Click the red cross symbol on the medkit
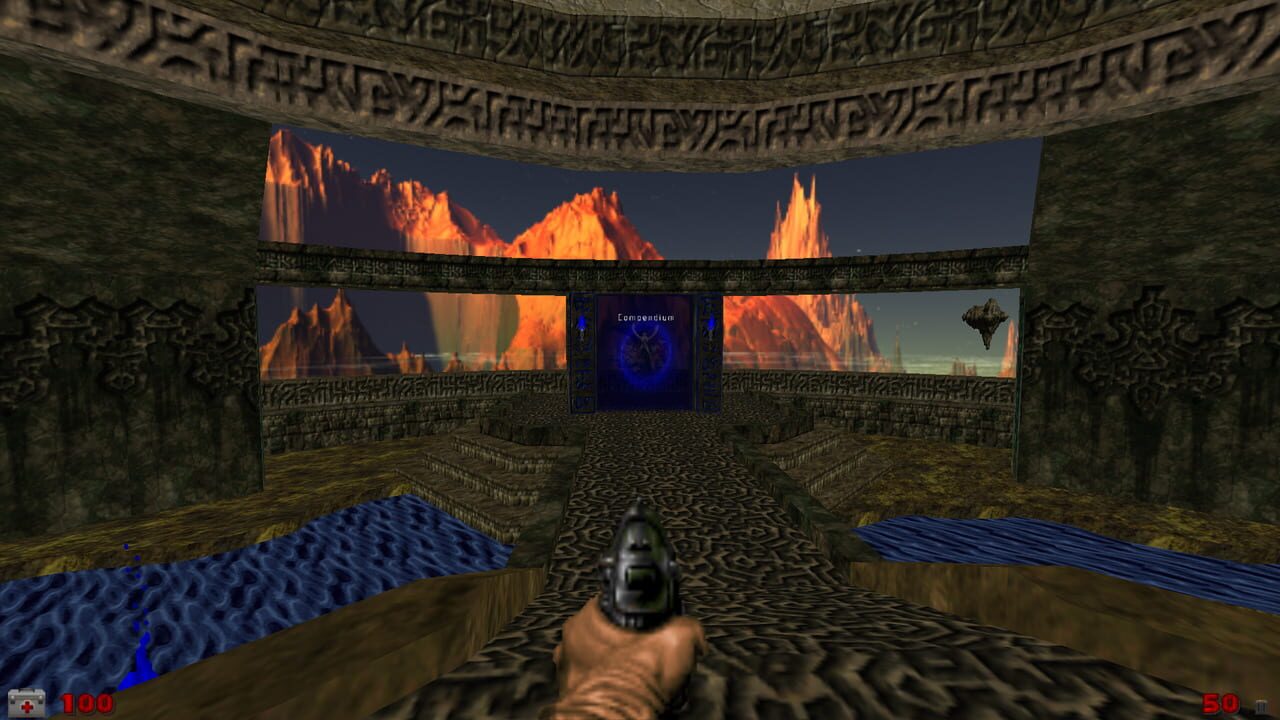This screenshot has height=720, width=1280. [28, 707]
